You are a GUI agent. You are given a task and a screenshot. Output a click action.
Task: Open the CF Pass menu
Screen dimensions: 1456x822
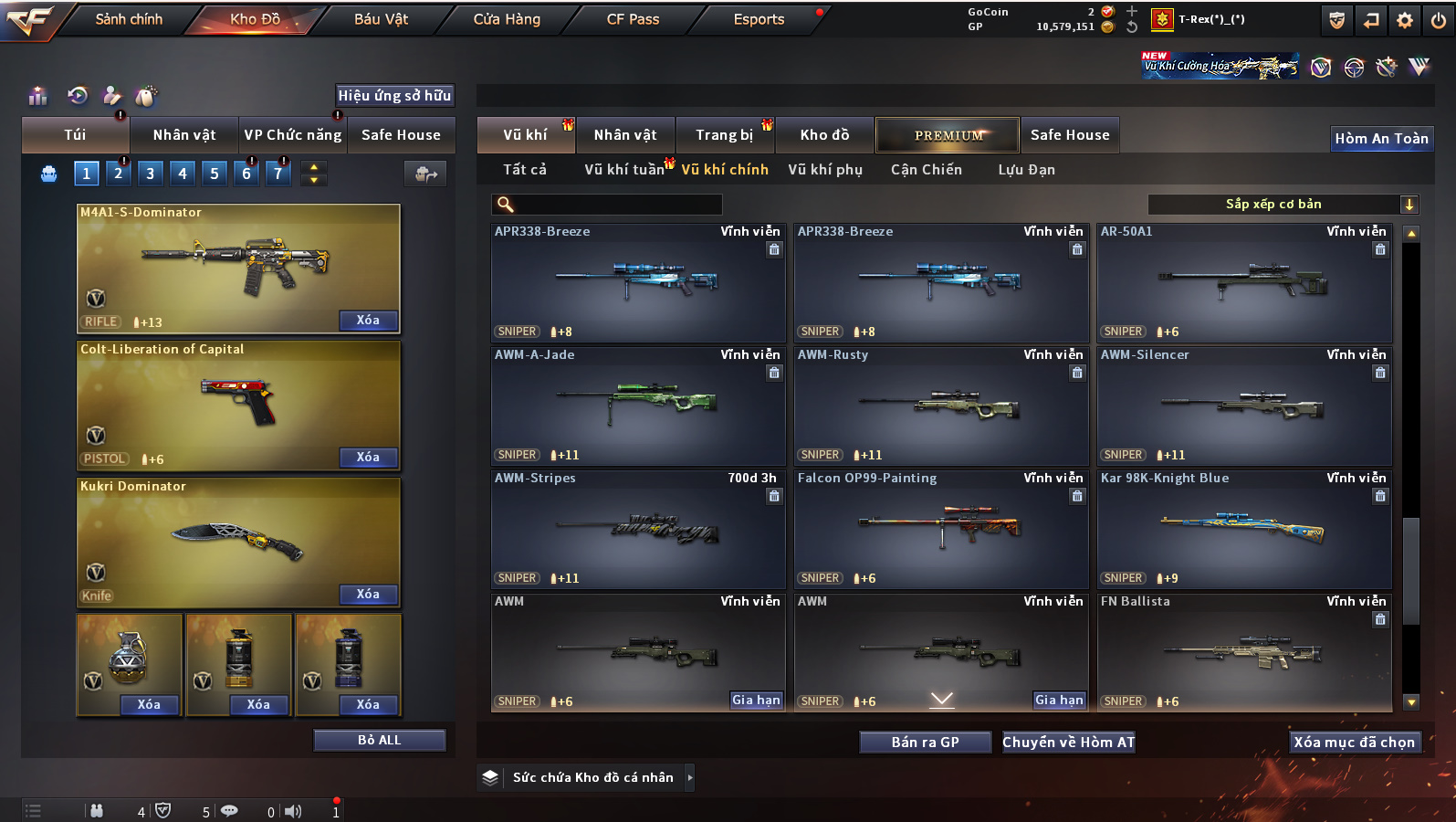click(633, 19)
